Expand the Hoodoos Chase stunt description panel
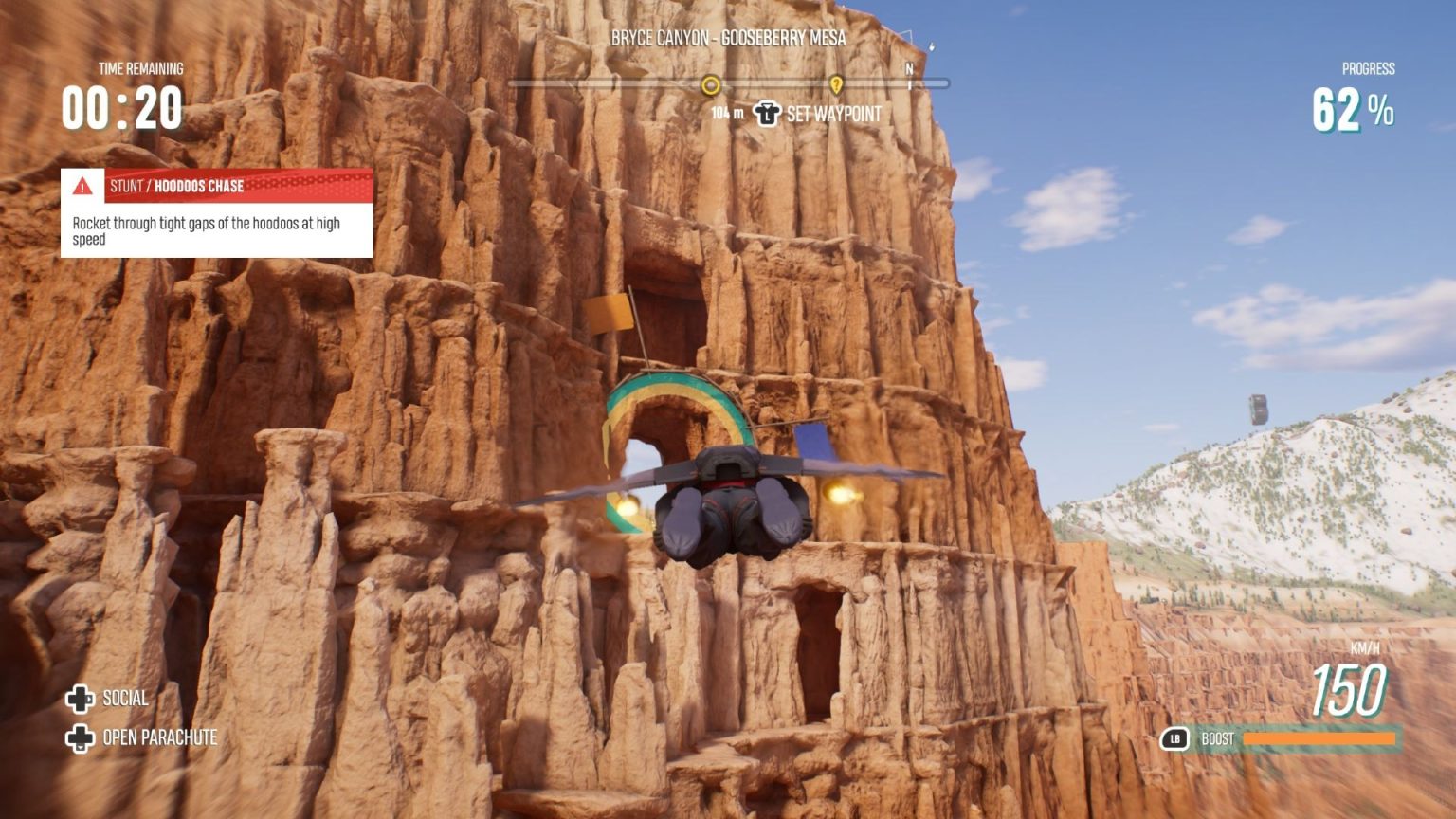 pos(216,227)
